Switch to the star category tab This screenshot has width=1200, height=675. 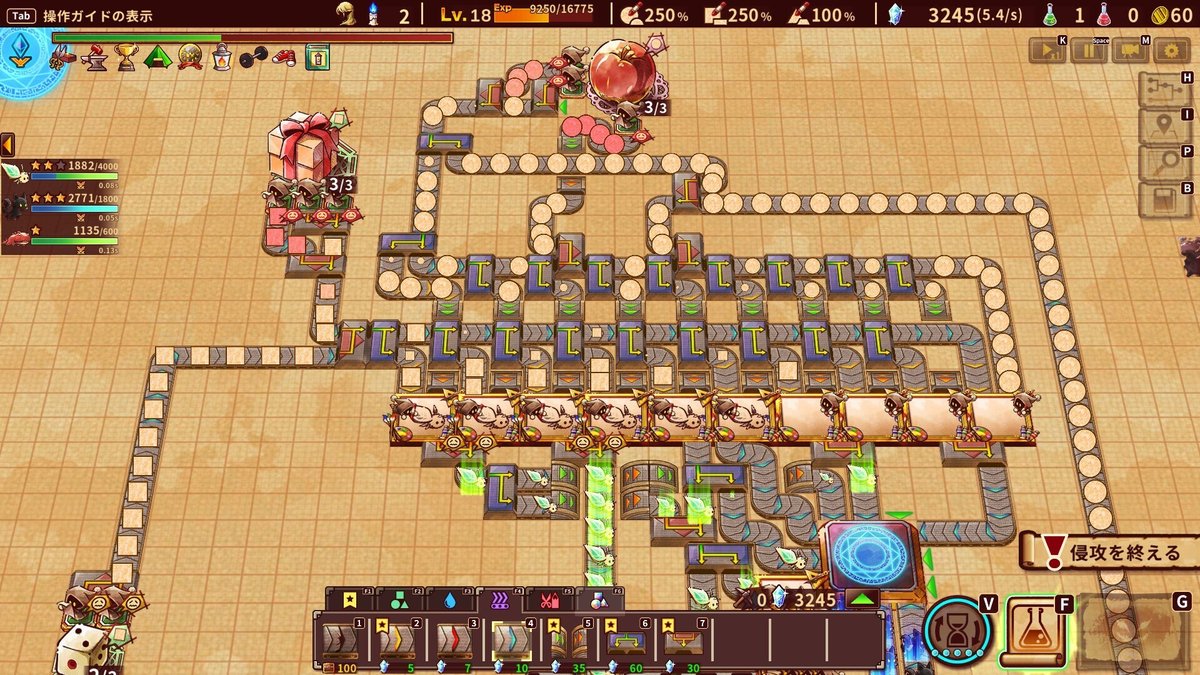(x=350, y=600)
